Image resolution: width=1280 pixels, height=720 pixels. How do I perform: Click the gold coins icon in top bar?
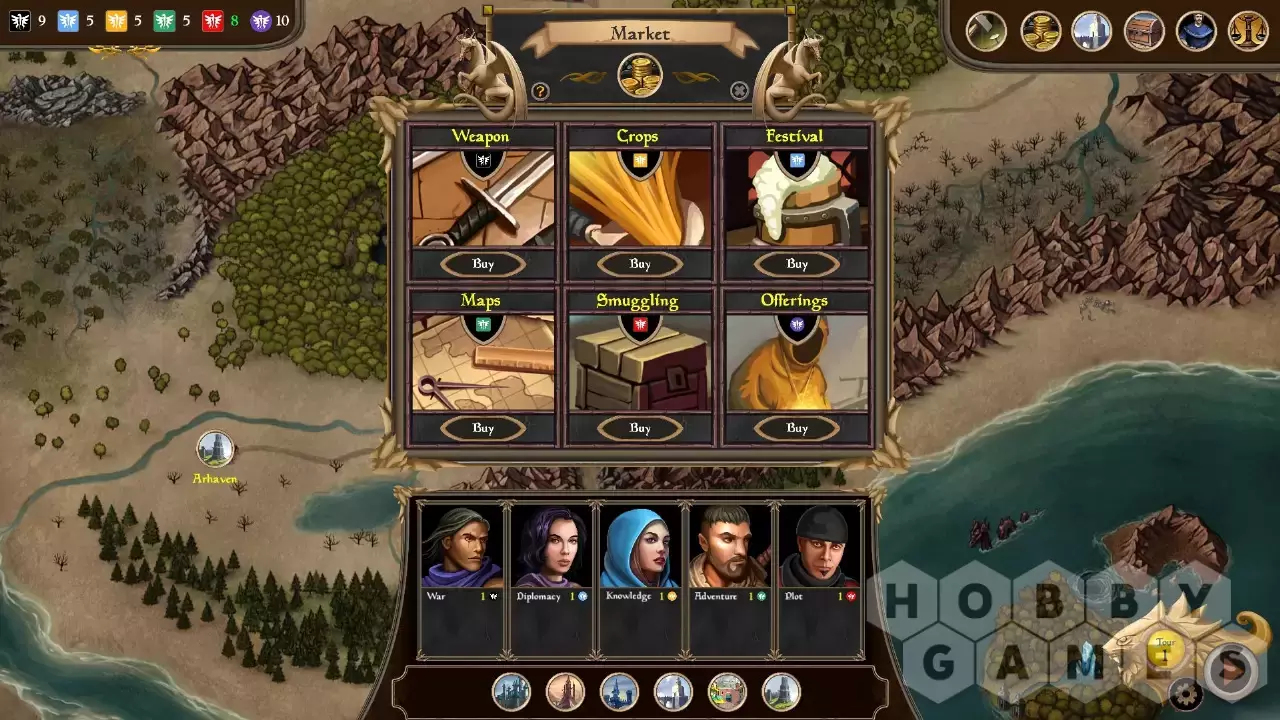pos(1040,31)
